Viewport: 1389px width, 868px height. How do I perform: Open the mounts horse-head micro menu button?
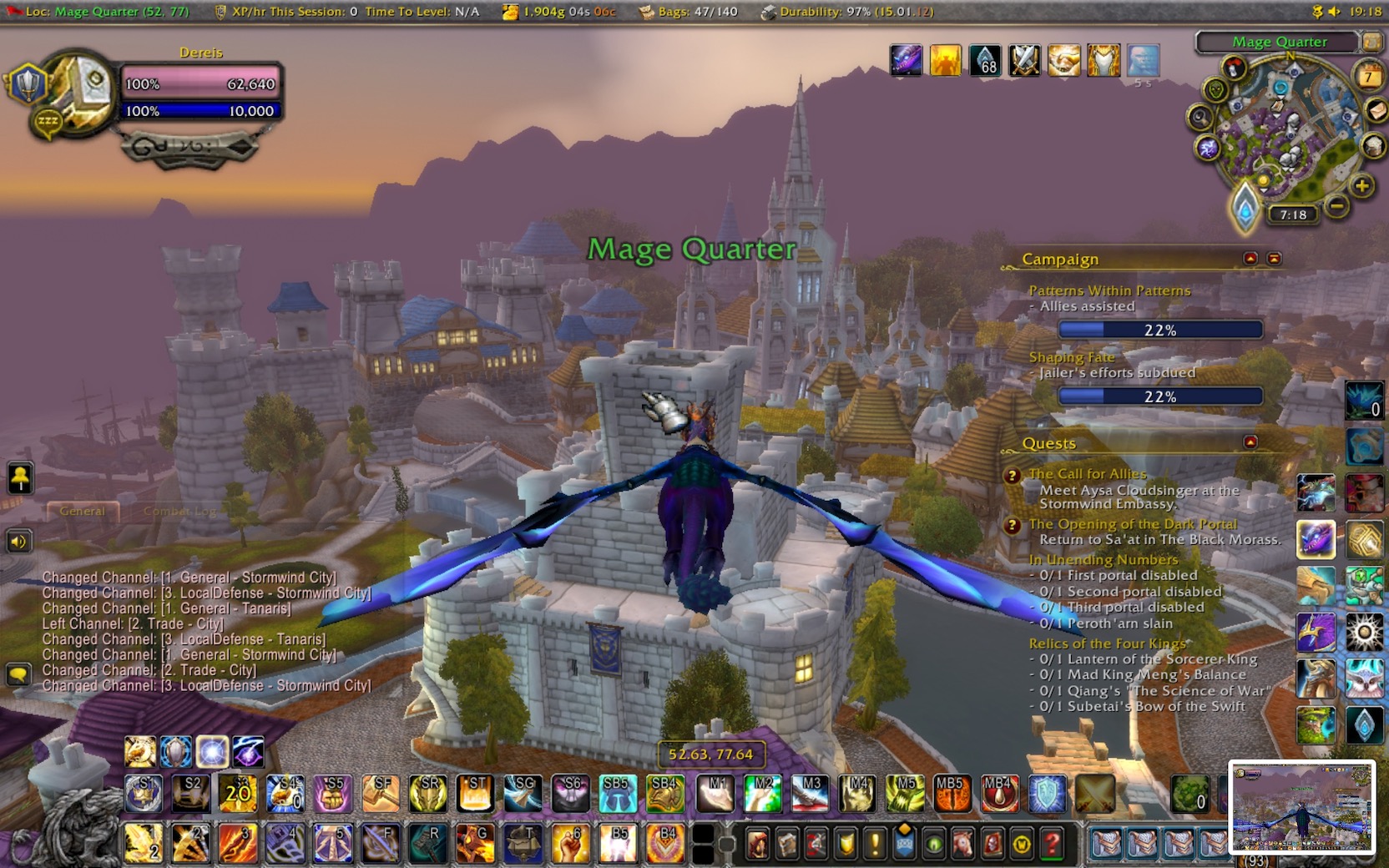pos(962,844)
